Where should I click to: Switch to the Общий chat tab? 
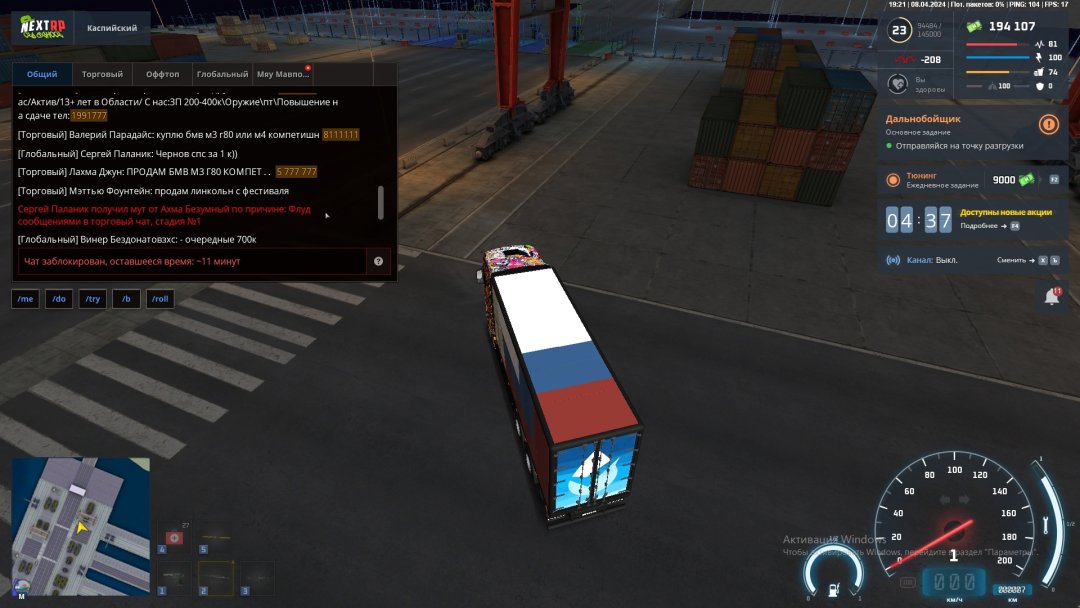tap(42, 74)
